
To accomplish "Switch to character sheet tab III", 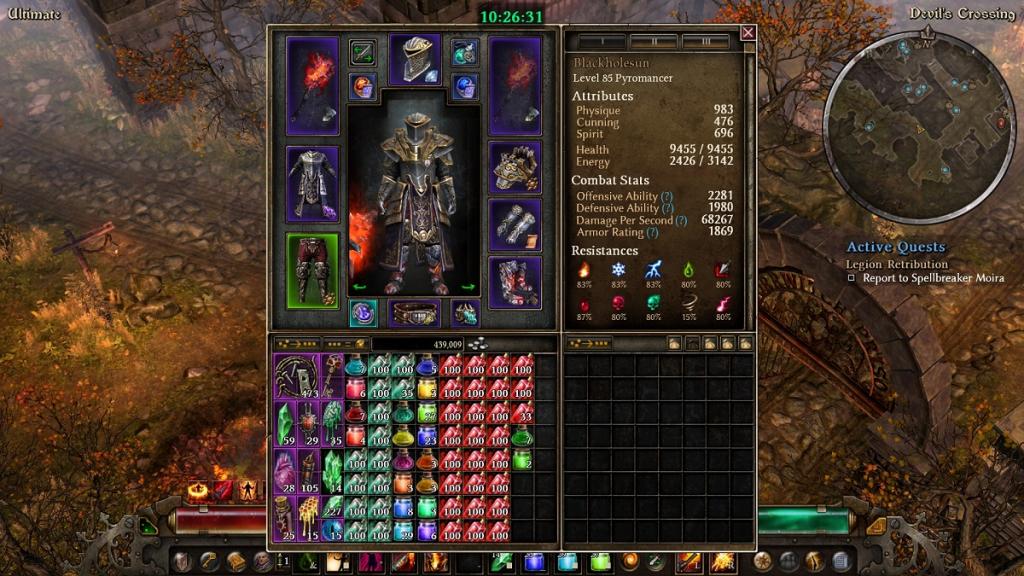I will pyautogui.click(x=705, y=42).
